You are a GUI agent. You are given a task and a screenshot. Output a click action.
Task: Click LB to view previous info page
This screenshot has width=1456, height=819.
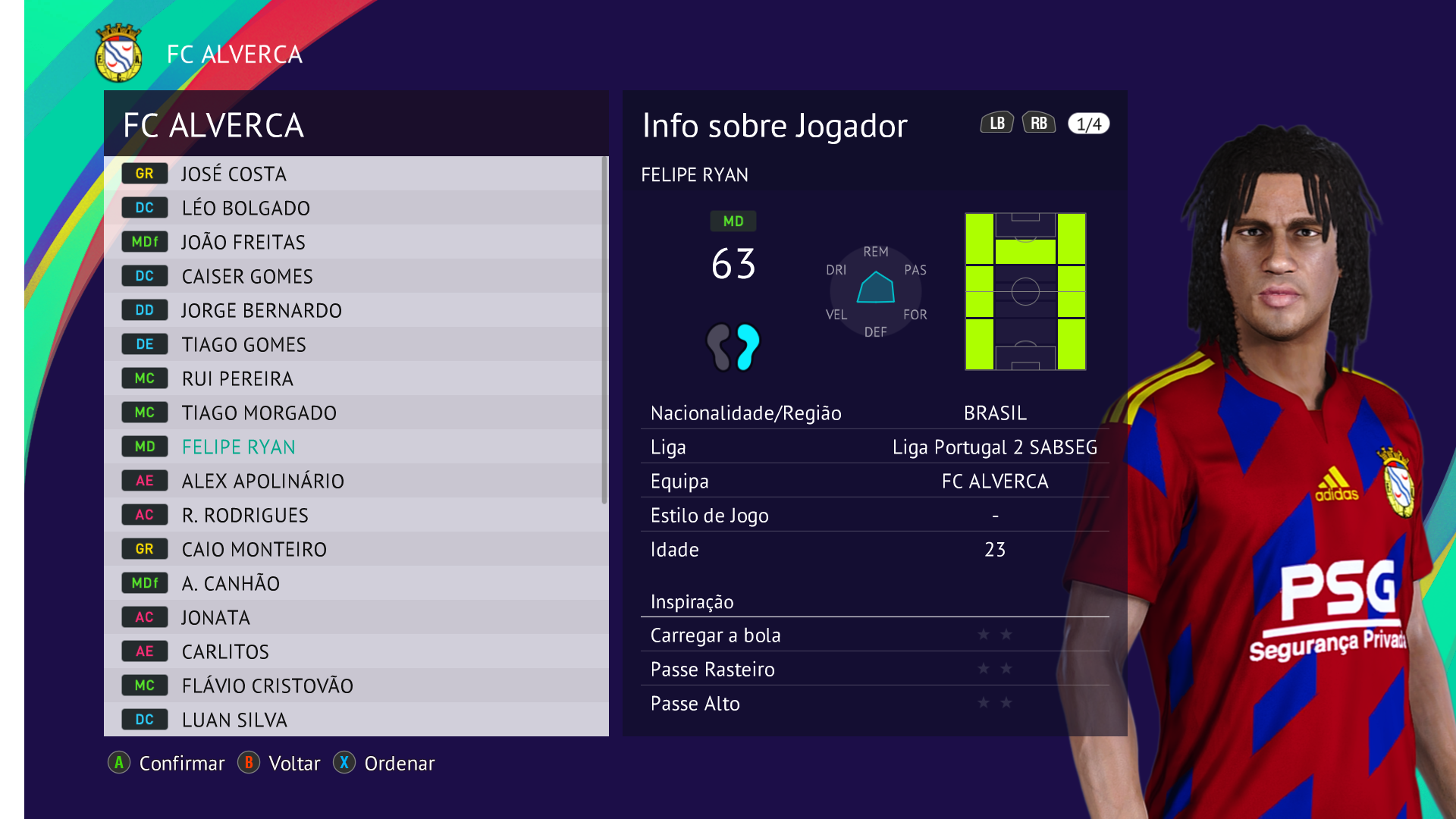click(997, 122)
